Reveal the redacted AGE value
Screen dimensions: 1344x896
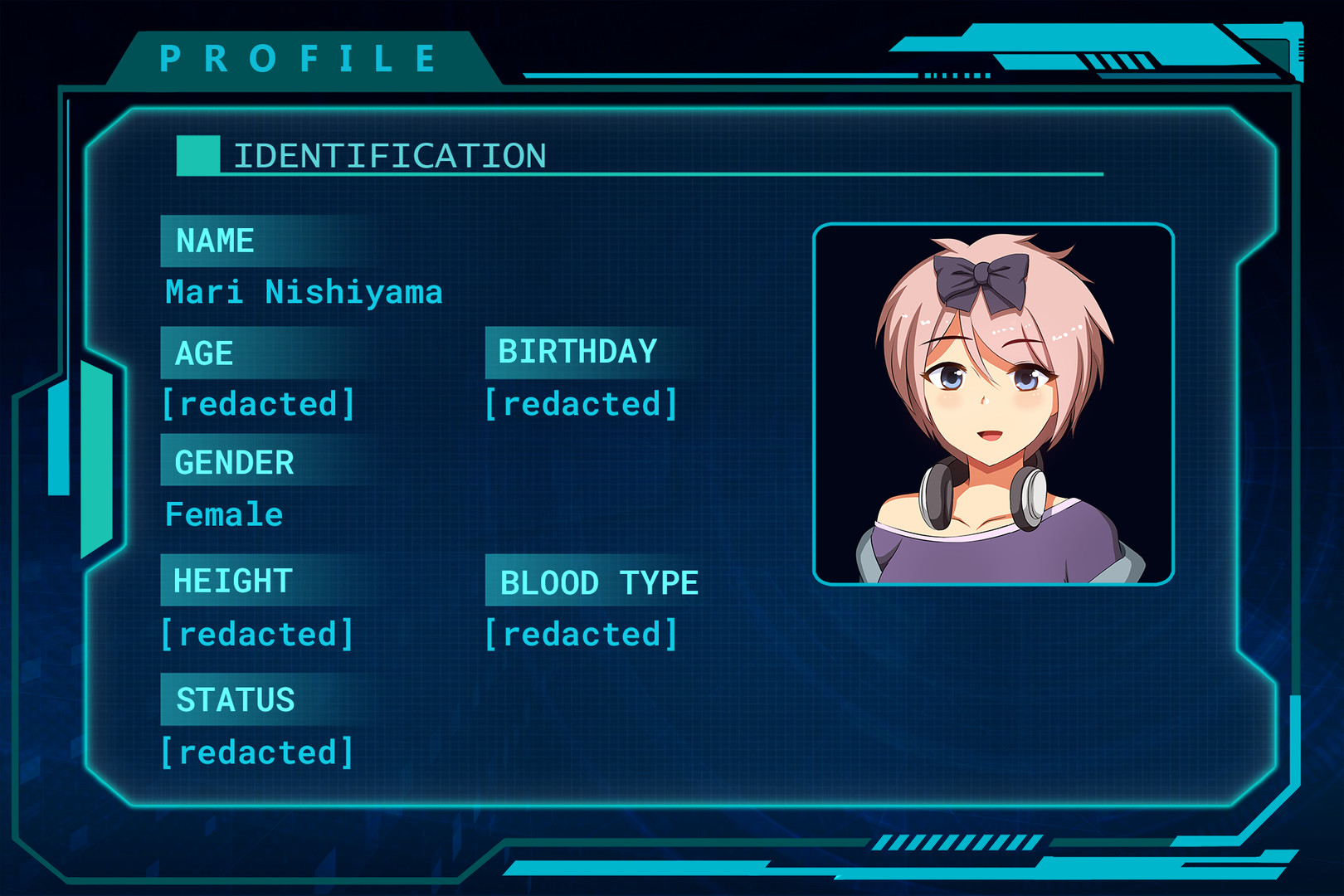(x=259, y=404)
